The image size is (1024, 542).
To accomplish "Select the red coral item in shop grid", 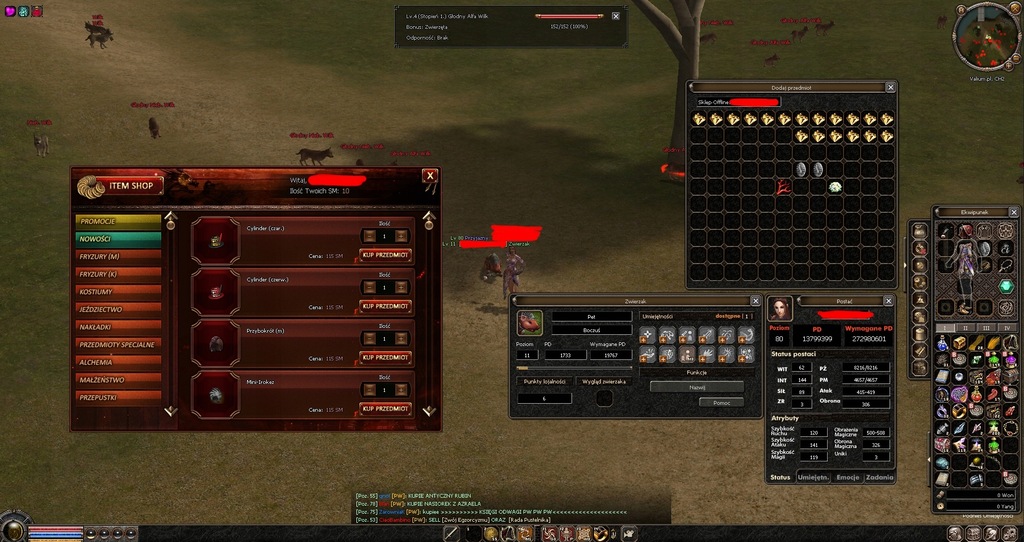I will [x=783, y=186].
